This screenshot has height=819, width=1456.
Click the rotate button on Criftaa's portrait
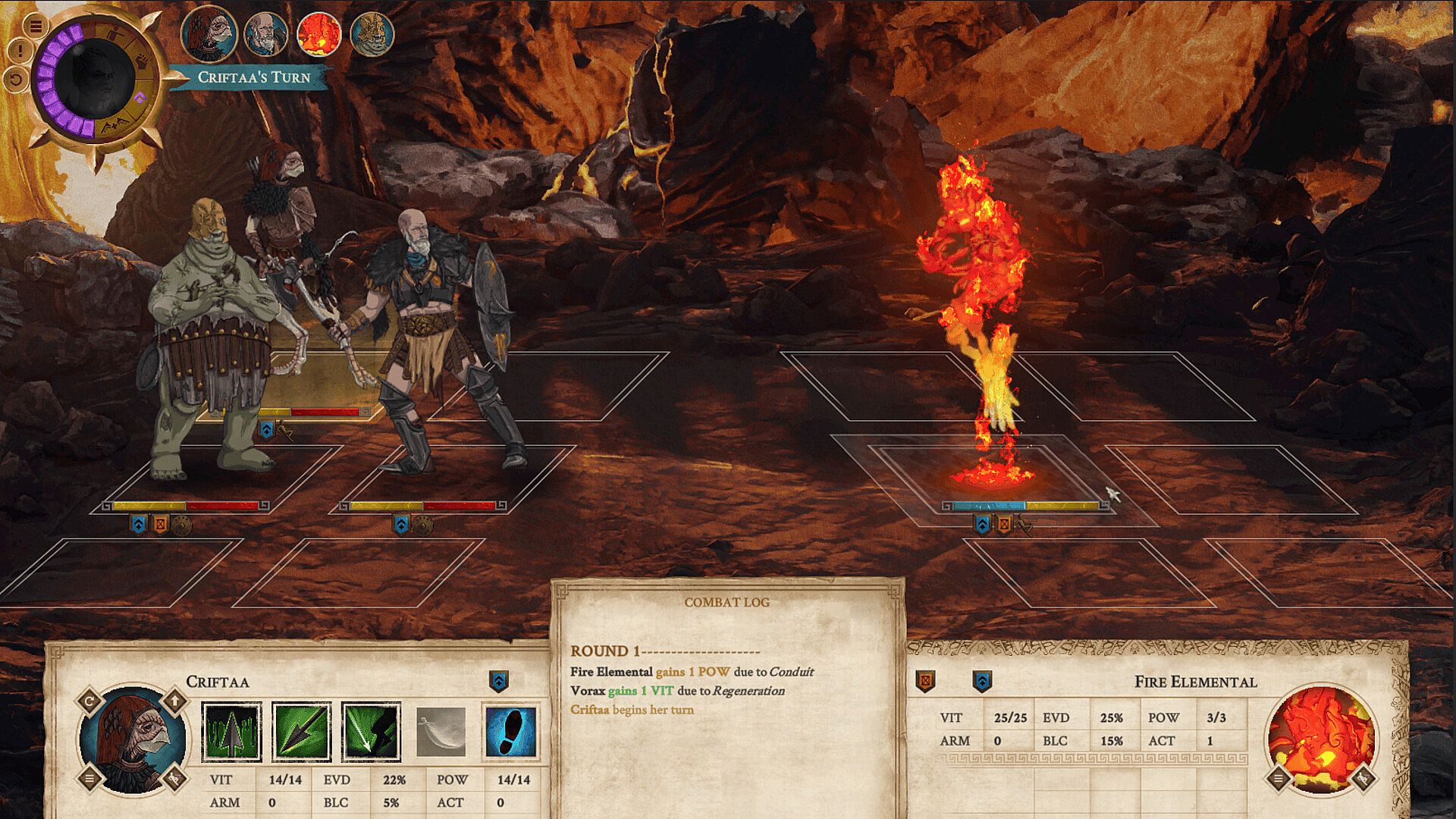coord(89,700)
